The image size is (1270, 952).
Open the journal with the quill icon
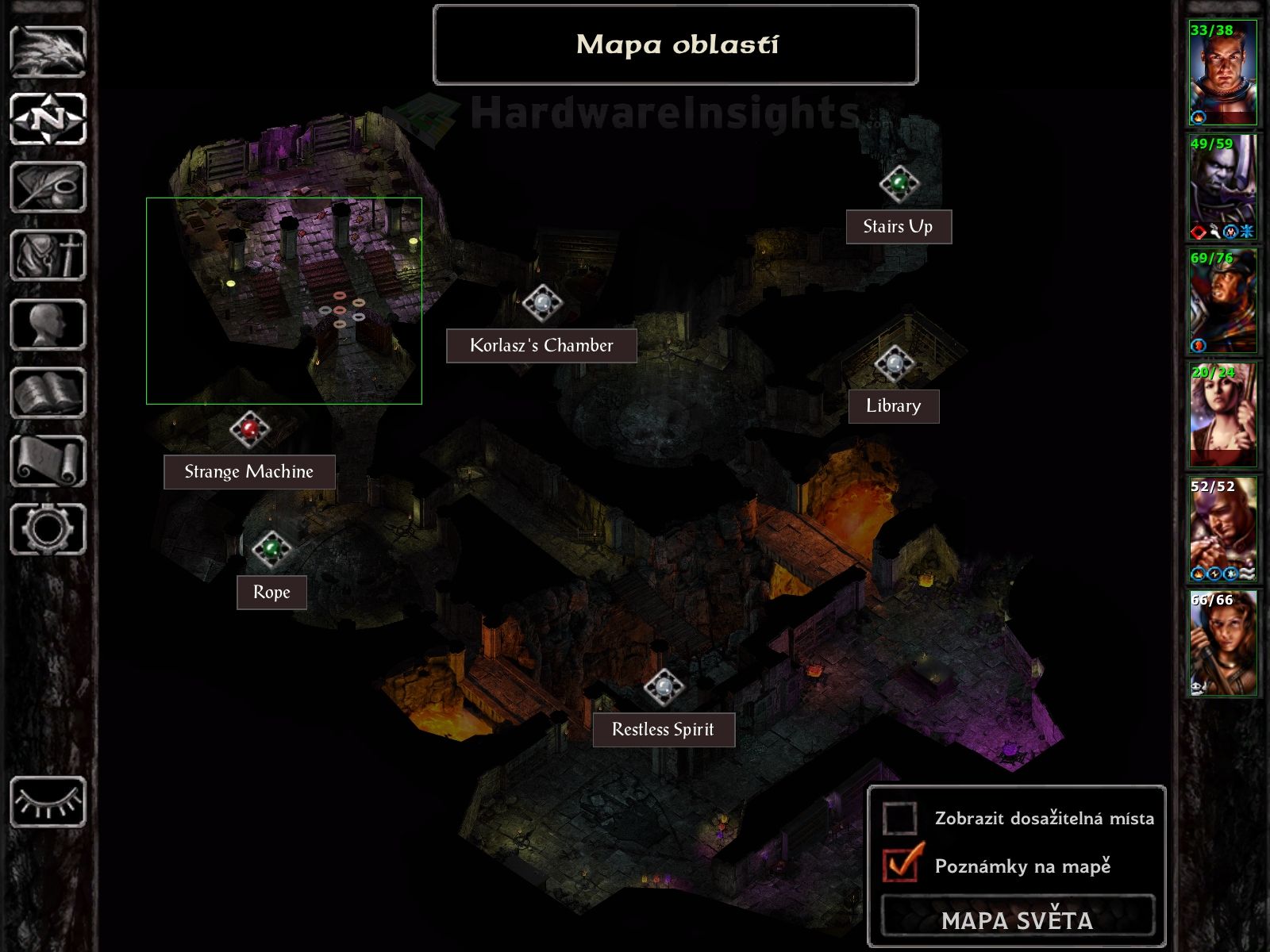pyautogui.click(x=48, y=187)
